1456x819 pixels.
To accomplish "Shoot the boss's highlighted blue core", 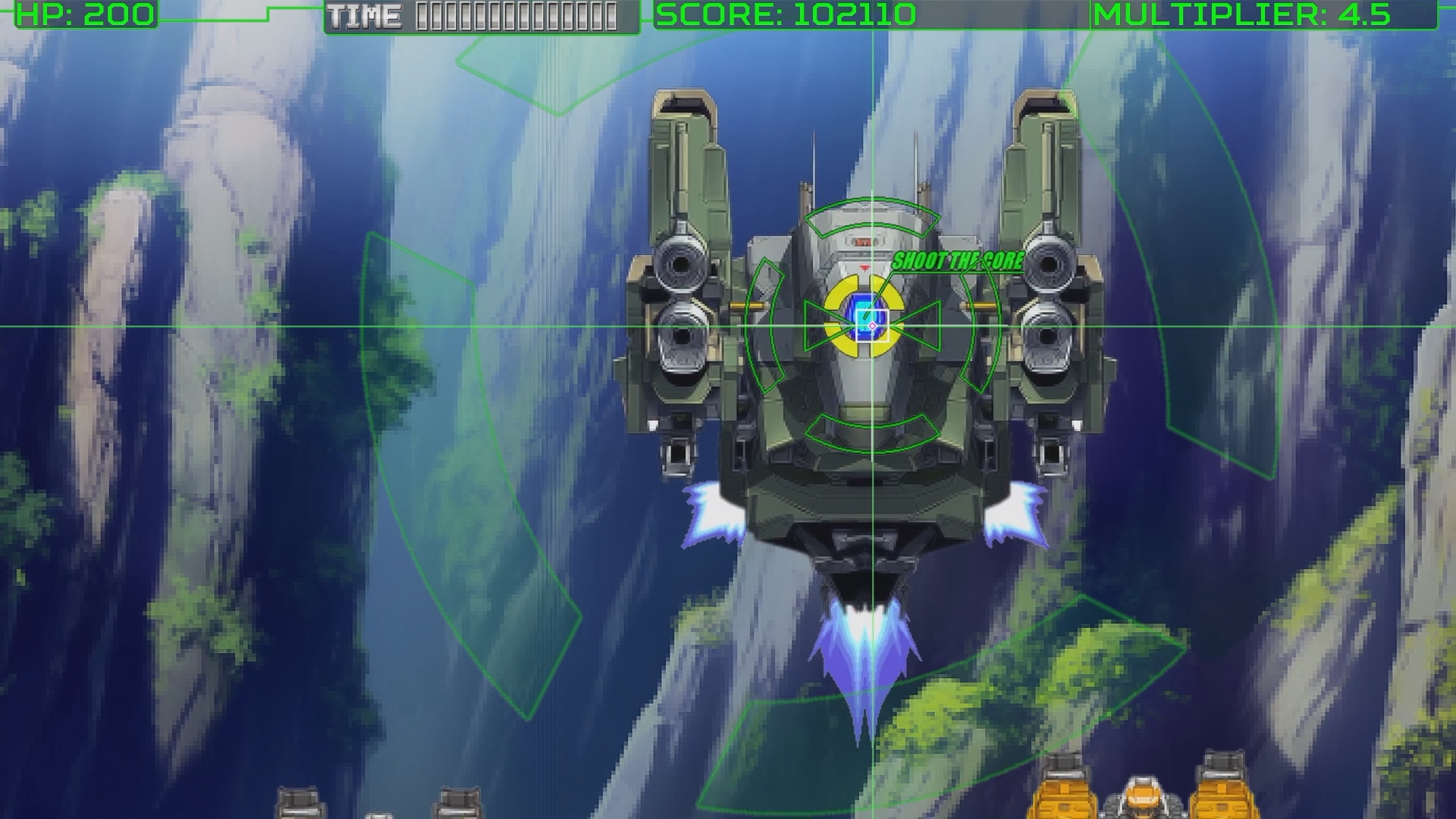I will click(x=865, y=317).
